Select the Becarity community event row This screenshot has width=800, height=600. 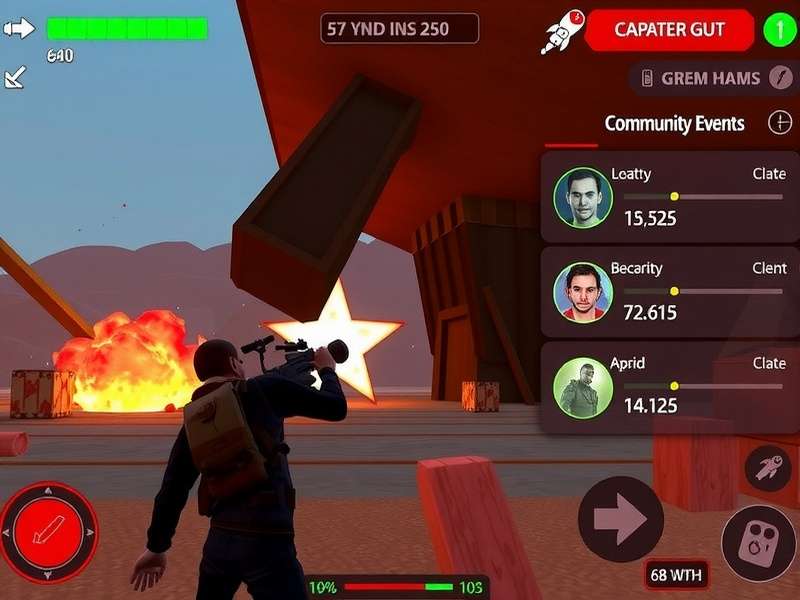(x=670, y=292)
